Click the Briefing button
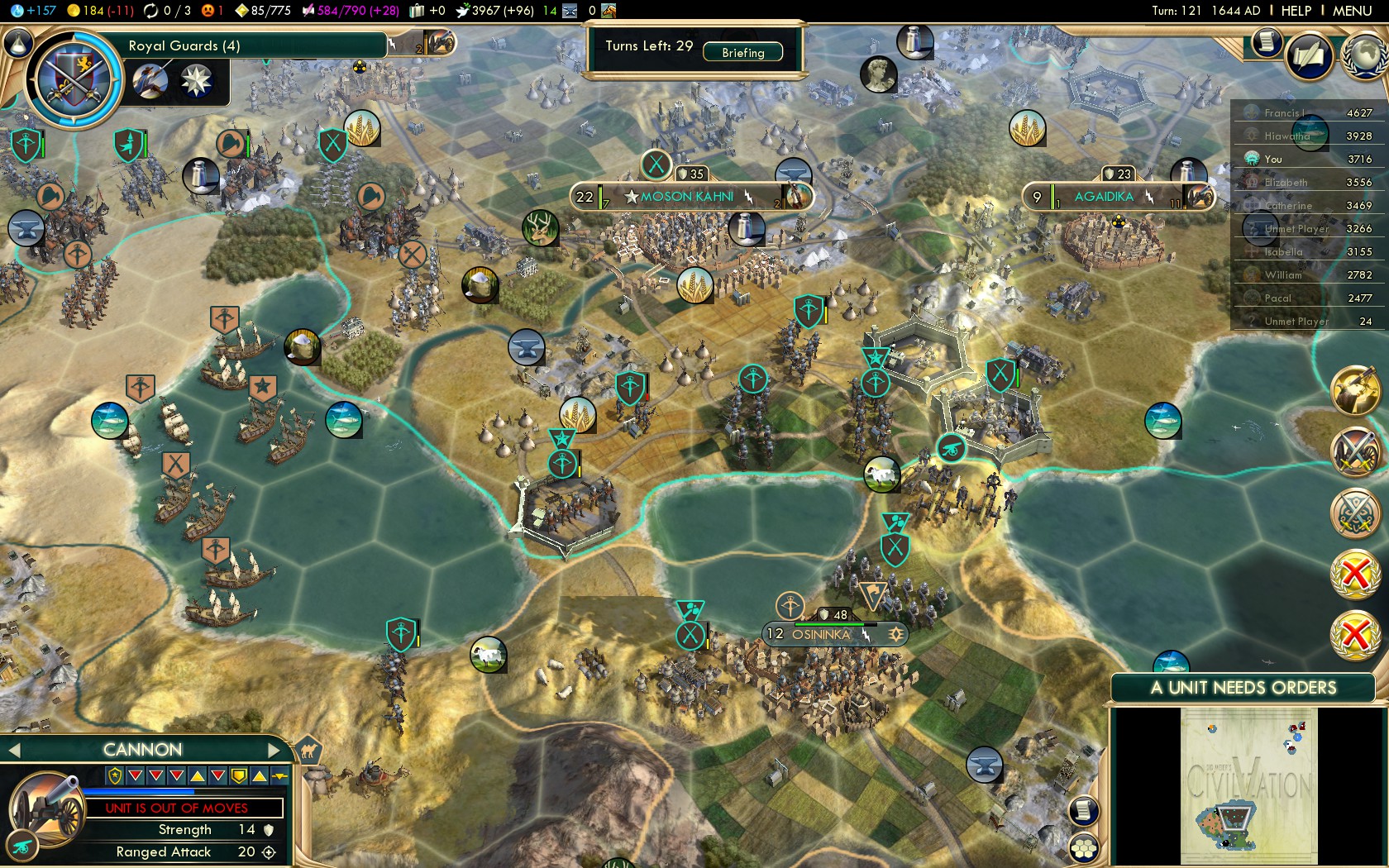Viewport: 1389px width, 868px height. point(742,52)
